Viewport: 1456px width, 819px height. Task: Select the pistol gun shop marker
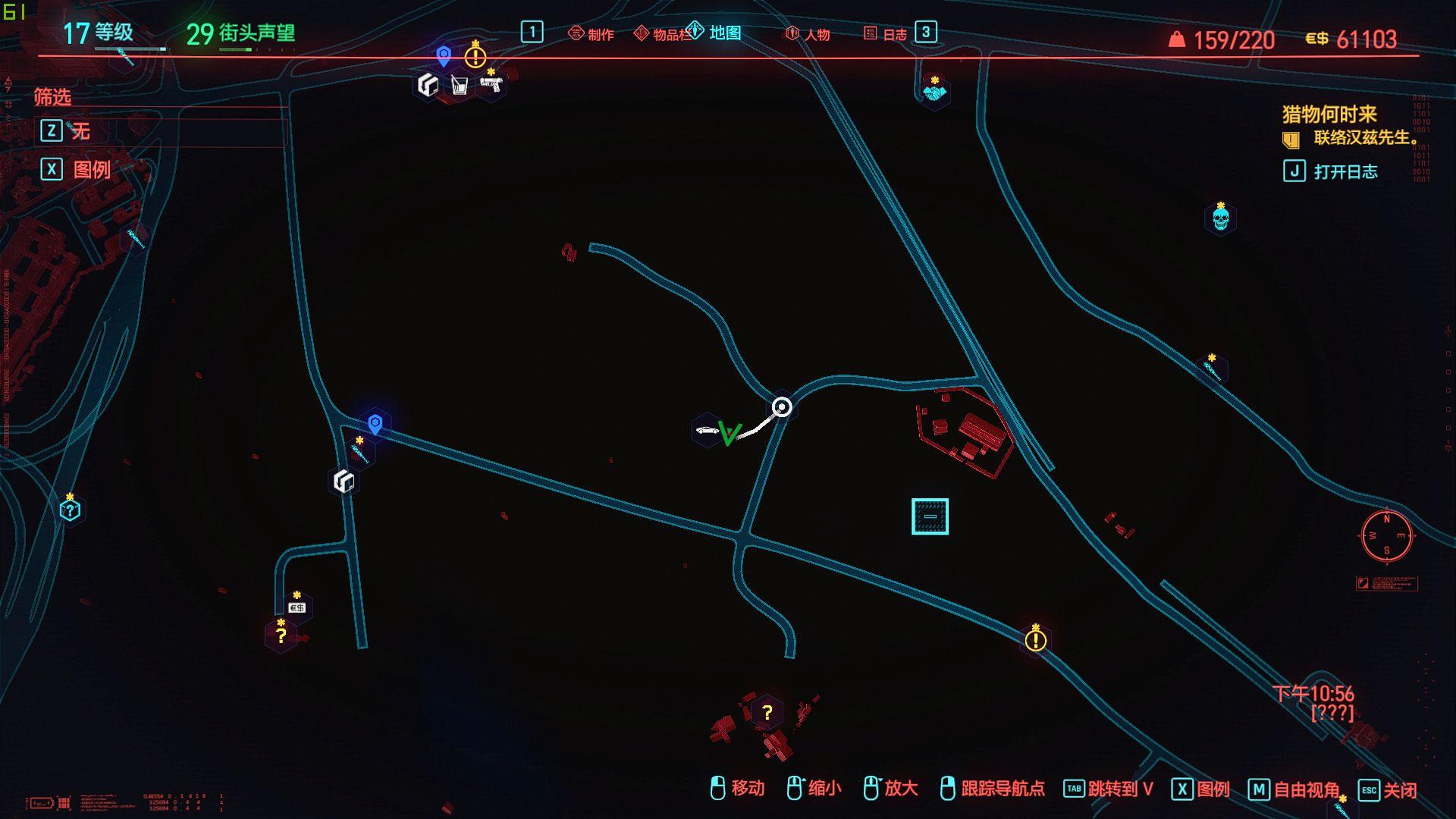click(491, 85)
